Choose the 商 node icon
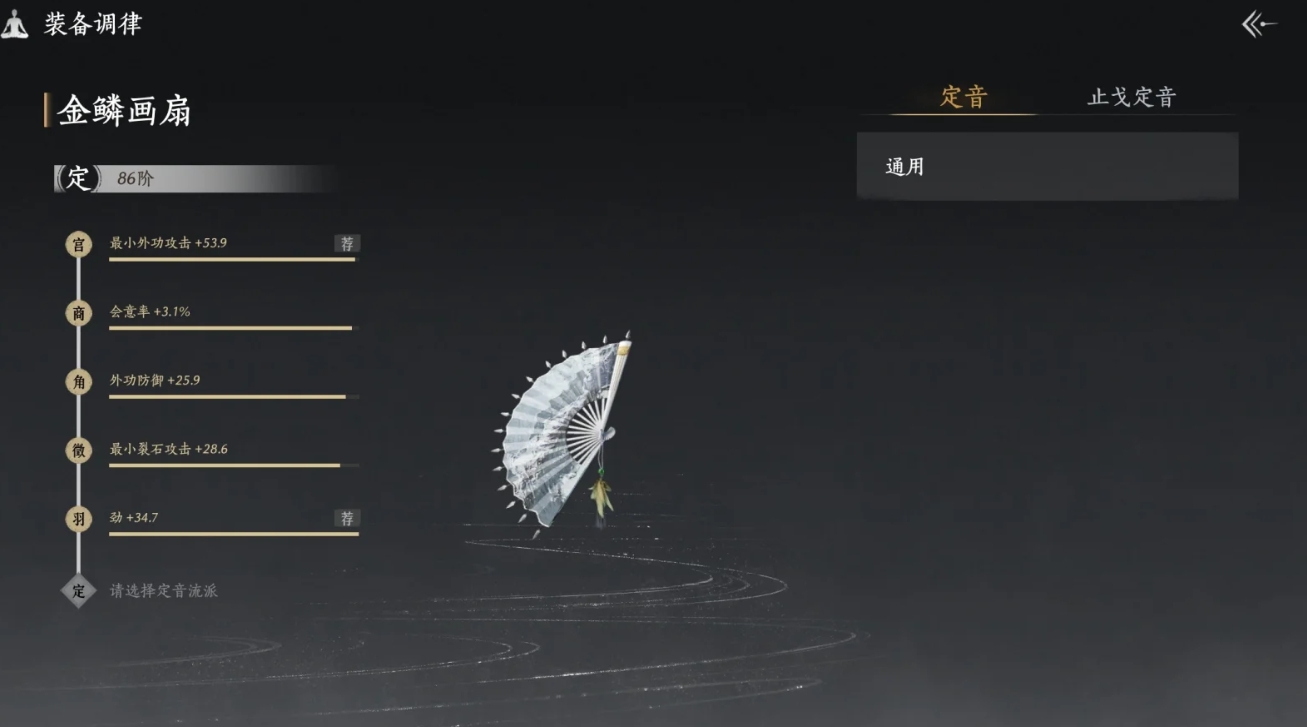This screenshot has width=1307, height=727. click(x=78, y=313)
